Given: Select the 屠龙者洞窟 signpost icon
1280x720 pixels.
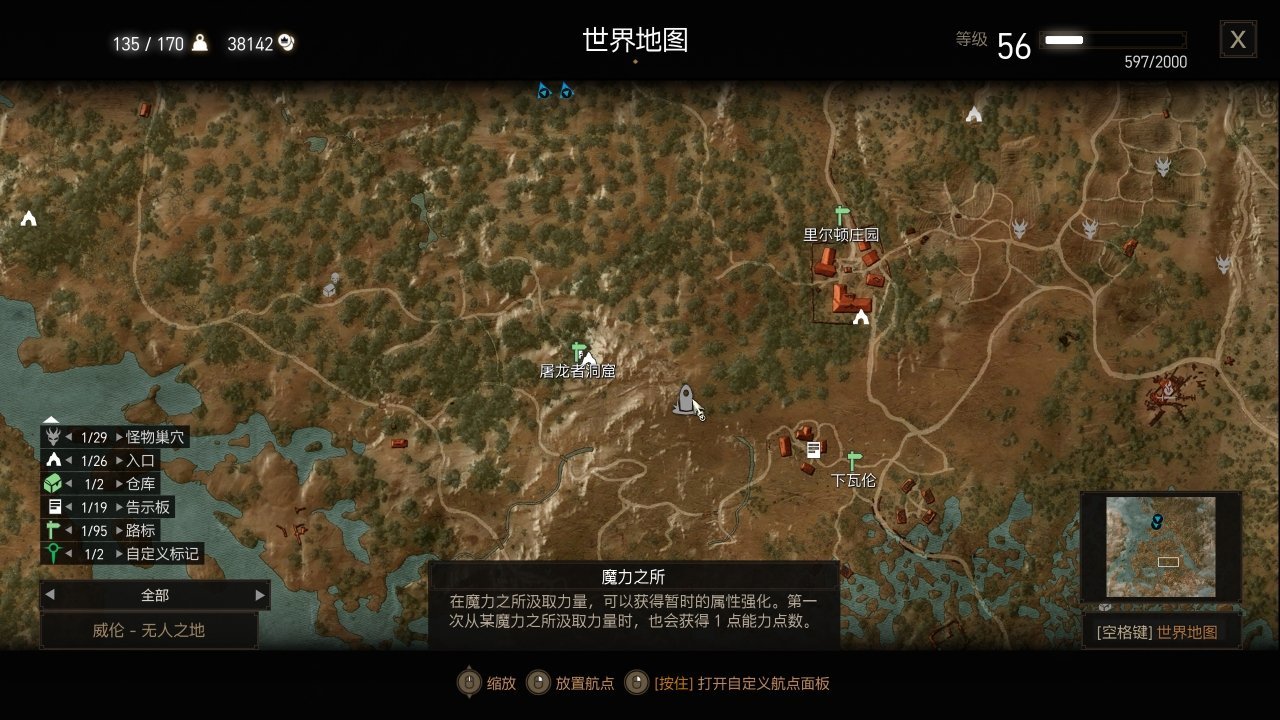Looking at the screenshot, I should coord(578,349).
